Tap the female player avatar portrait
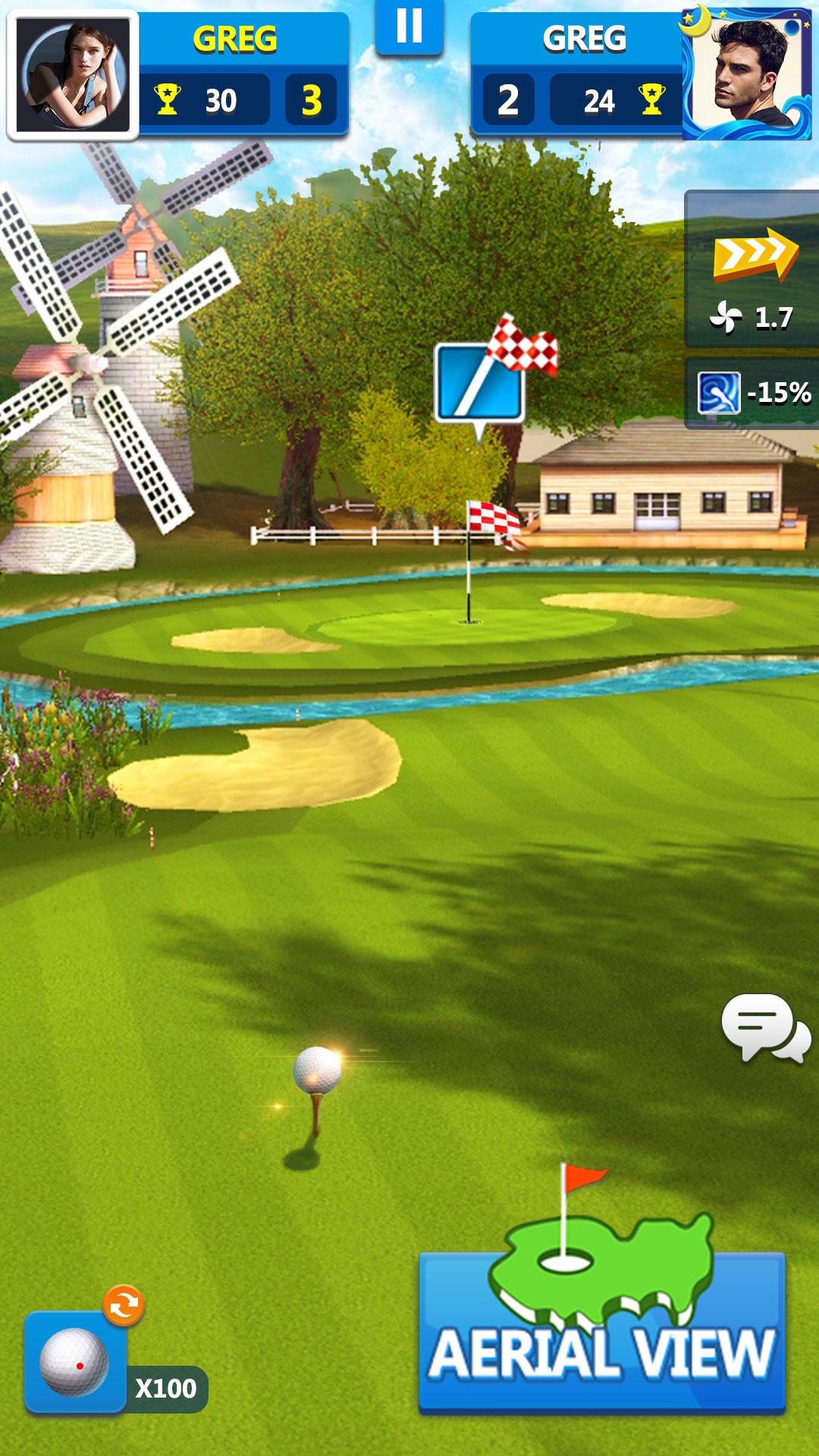This screenshot has height=1456, width=819. tap(74, 75)
